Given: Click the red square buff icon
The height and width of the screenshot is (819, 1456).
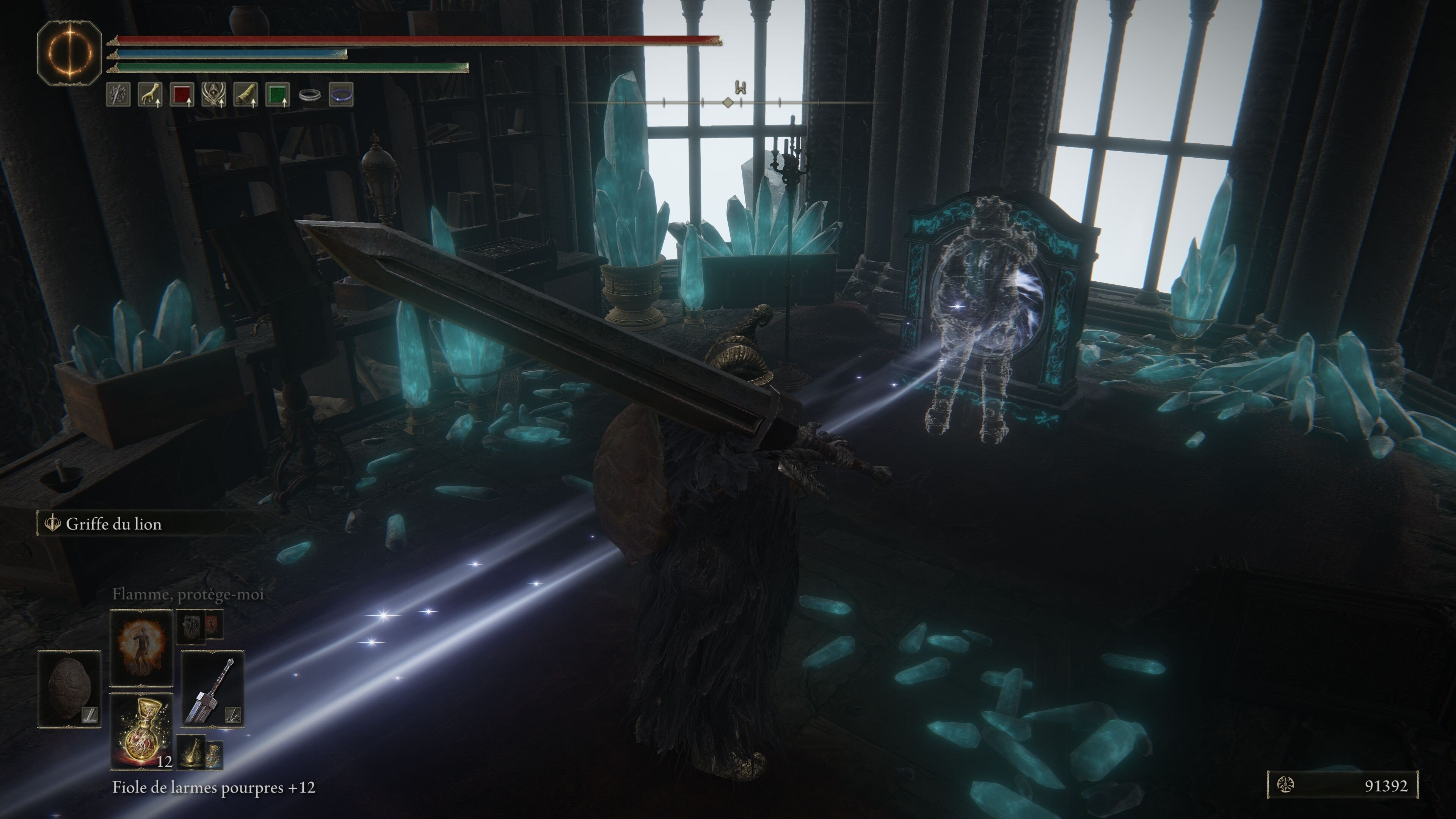Looking at the screenshot, I should point(182,94).
